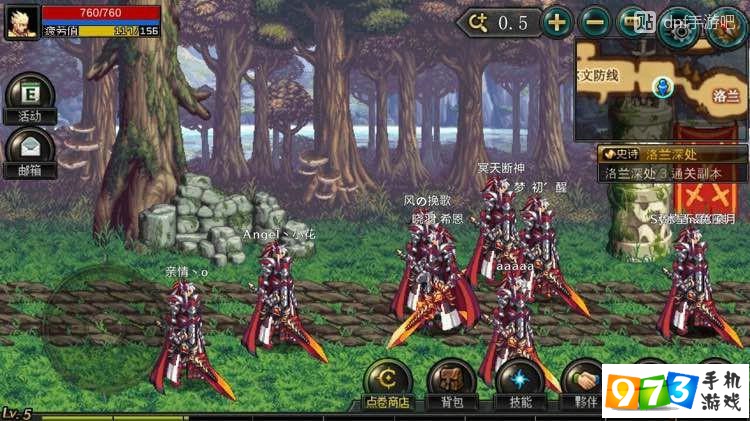
Task: Open the 邮箱 mailbox
Action: point(29,150)
